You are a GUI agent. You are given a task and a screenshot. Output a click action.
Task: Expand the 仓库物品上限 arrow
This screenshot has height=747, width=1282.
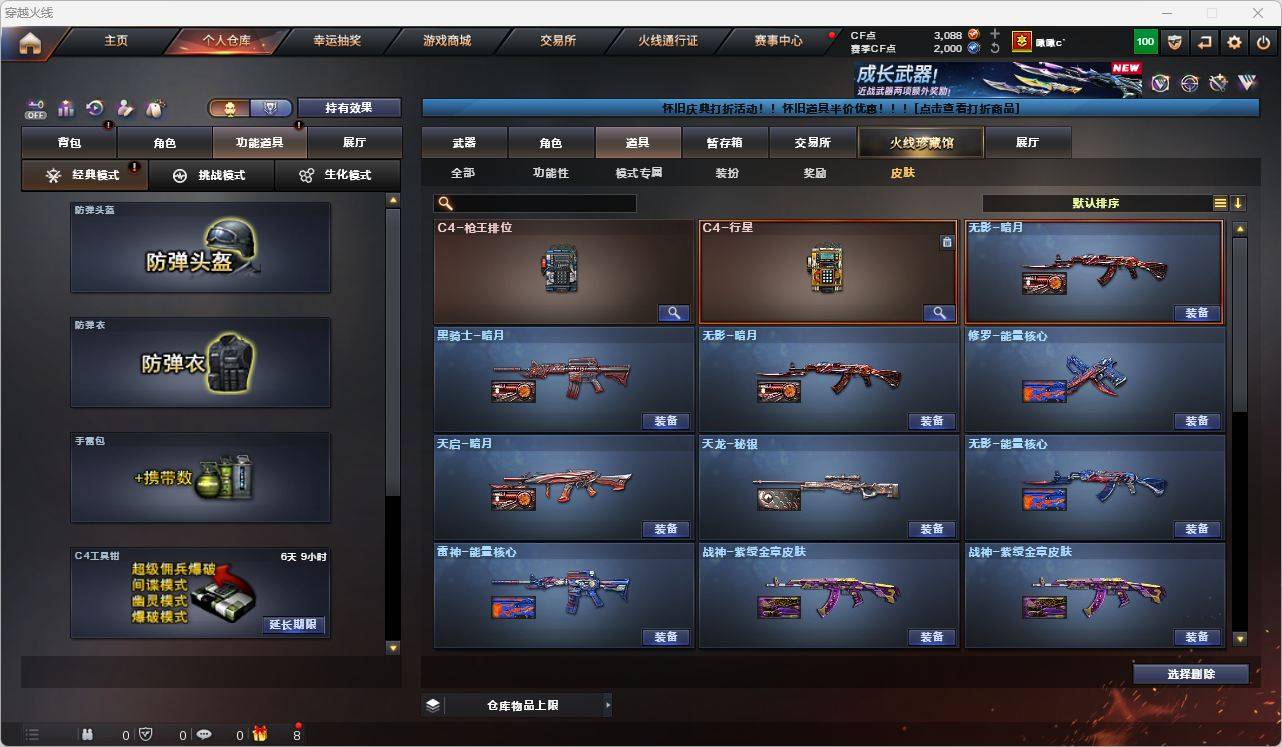point(609,704)
